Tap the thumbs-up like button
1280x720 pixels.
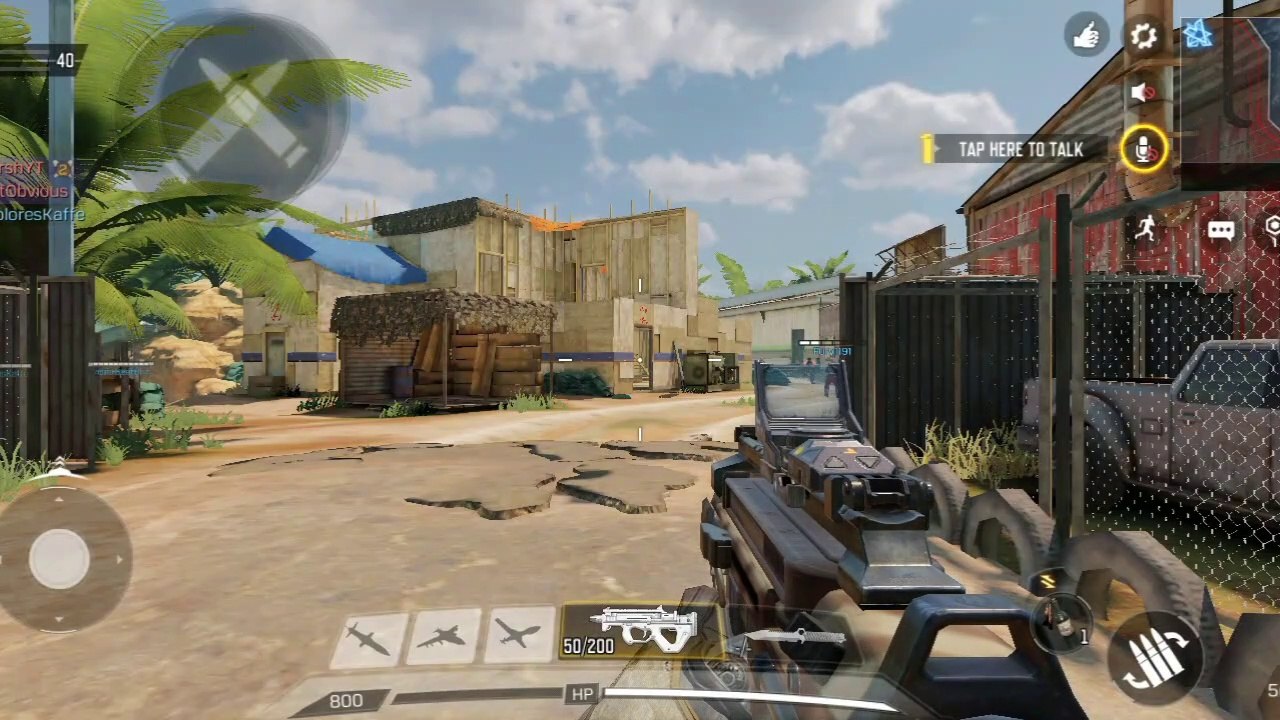1086,37
